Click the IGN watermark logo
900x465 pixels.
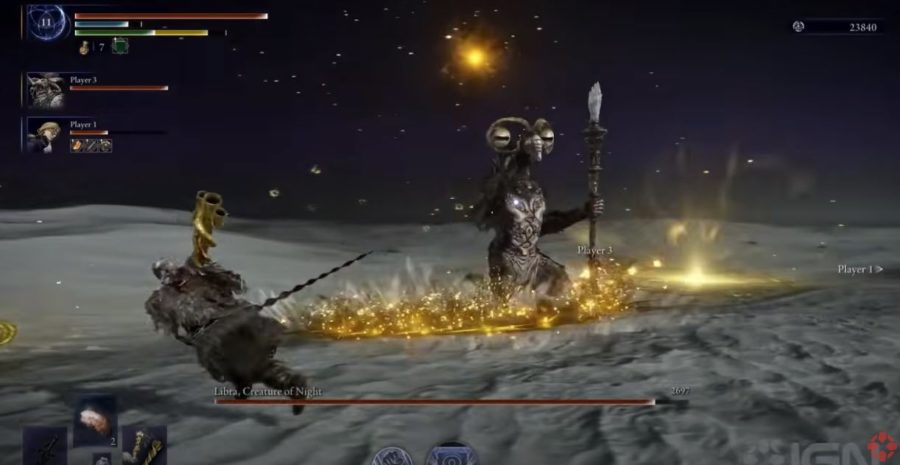pos(859,447)
